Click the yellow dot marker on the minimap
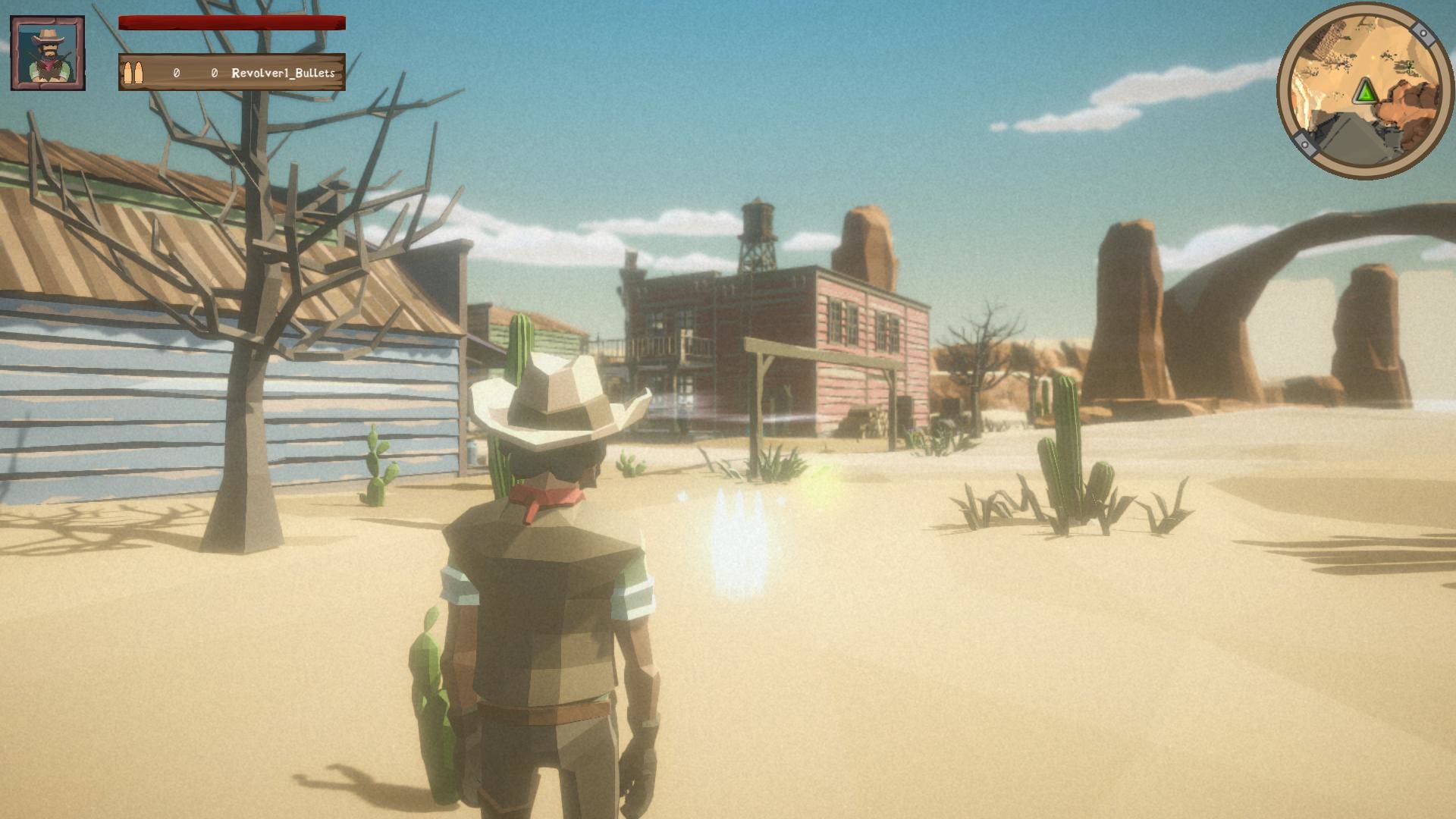Image resolution: width=1456 pixels, height=819 pixels. [x=1373, y=58]
